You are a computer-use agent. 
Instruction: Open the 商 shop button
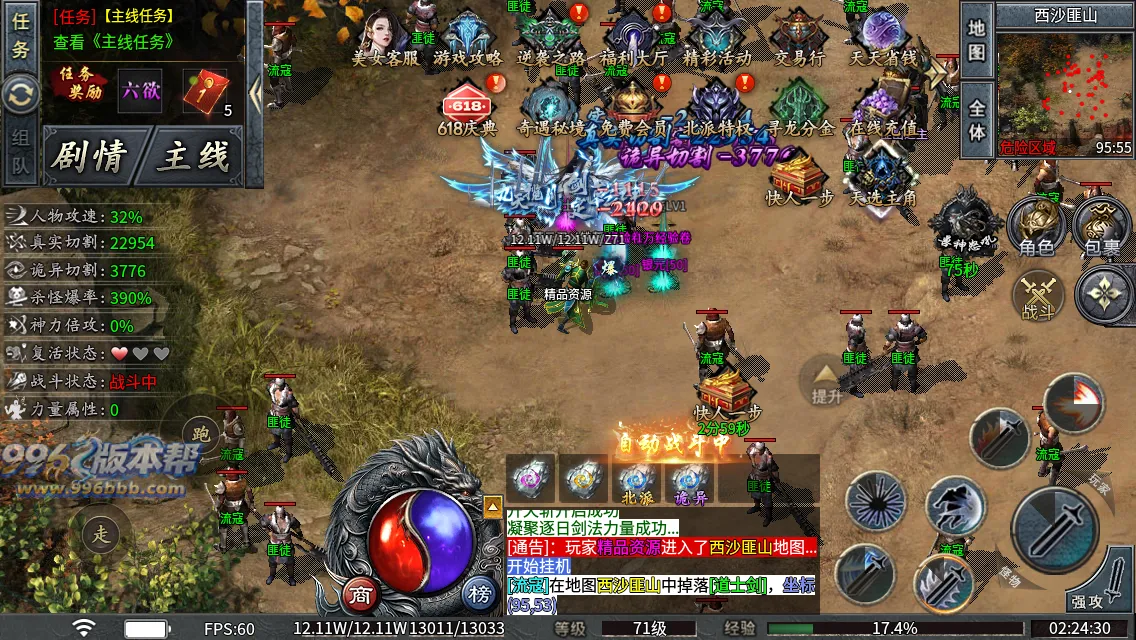pos(361,595)
